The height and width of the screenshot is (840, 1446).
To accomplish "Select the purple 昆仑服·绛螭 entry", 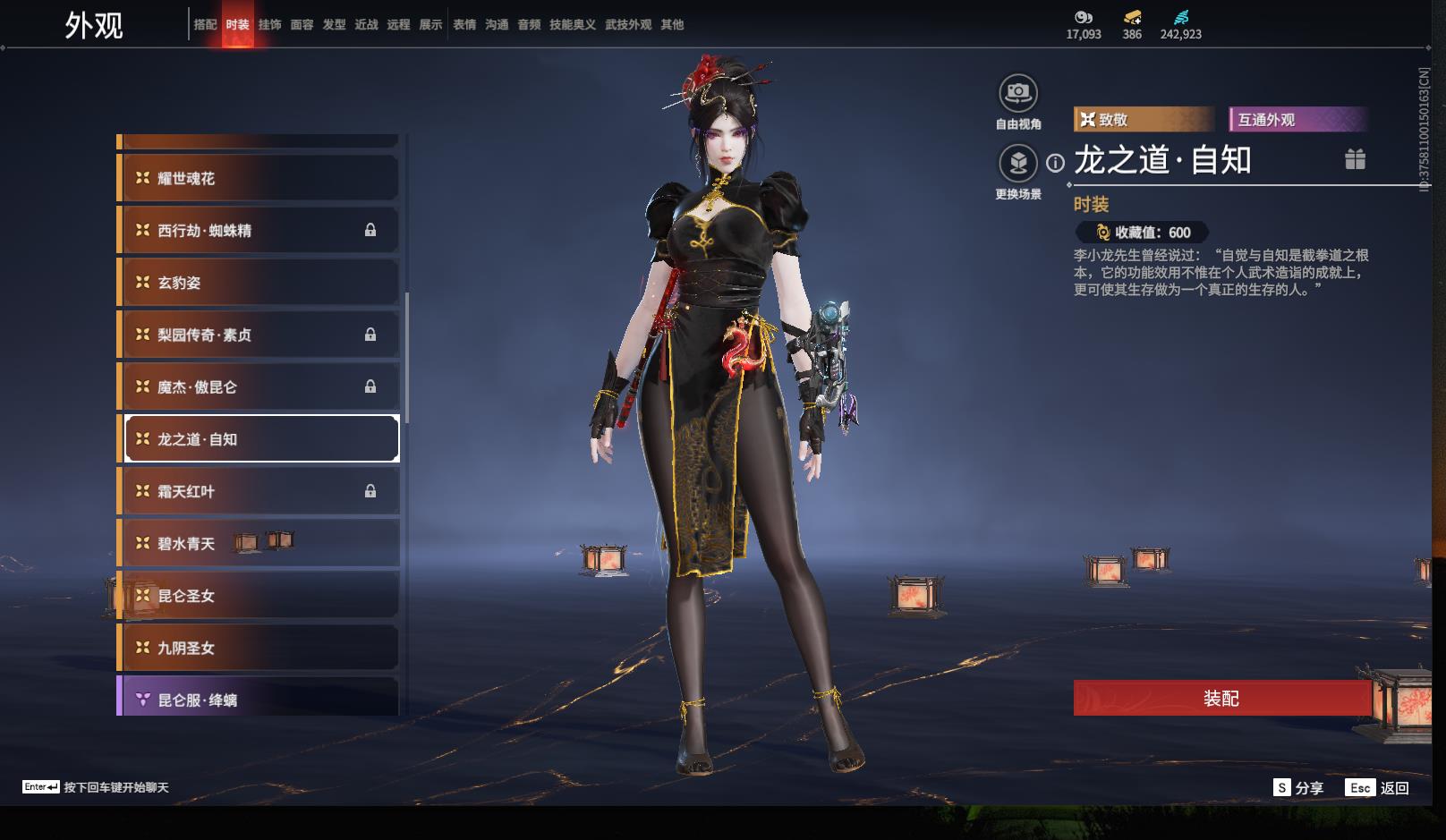I will pyautogui.click(x=259, y=699).
